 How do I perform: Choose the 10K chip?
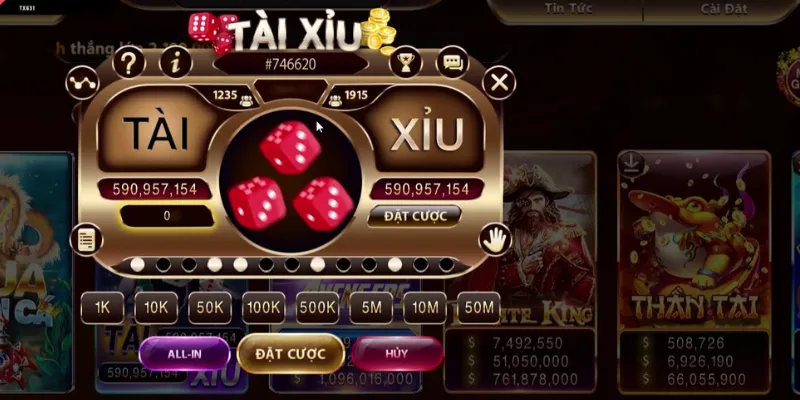pyautogui.click(x=156, y=308)
